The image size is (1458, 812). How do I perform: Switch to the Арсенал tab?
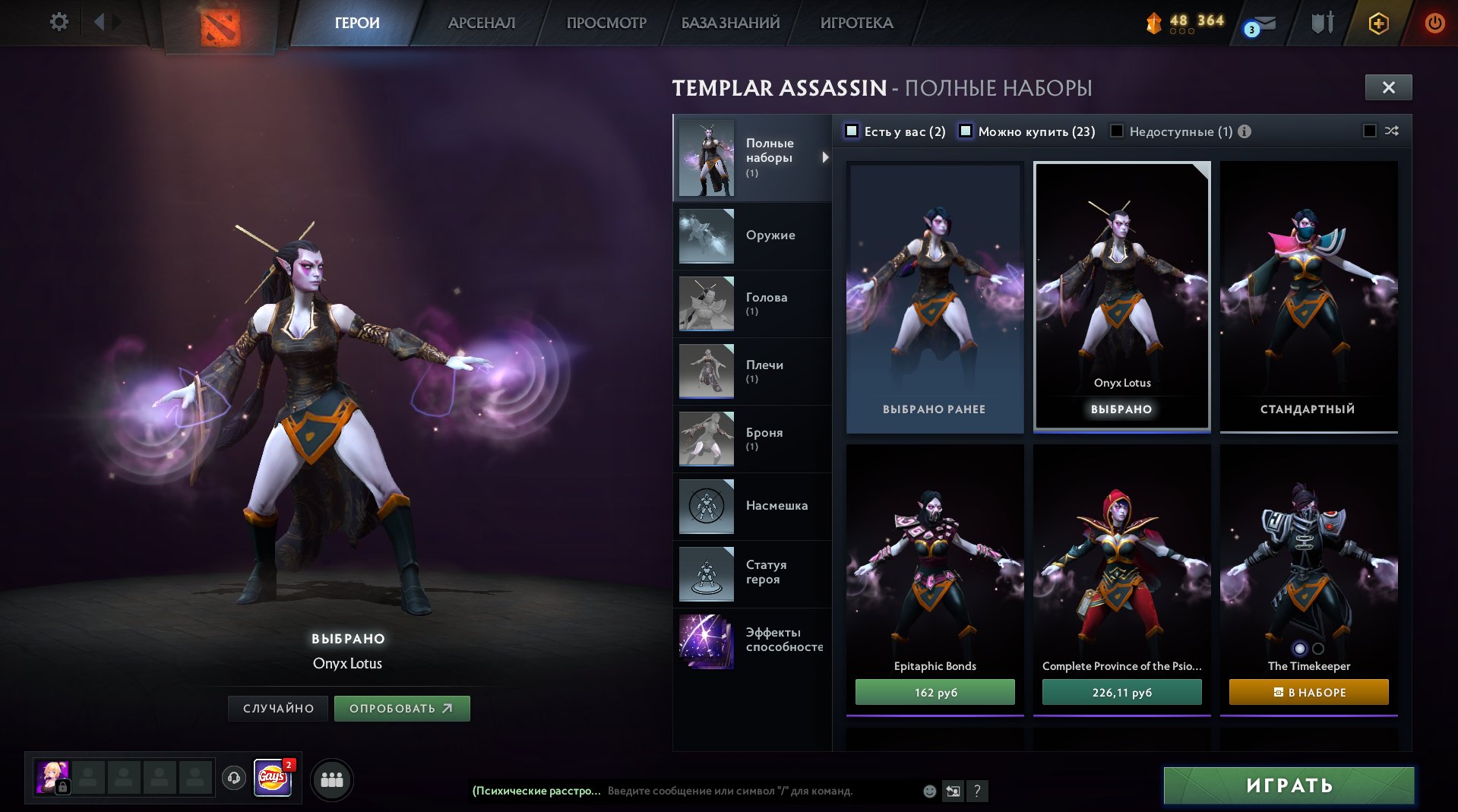[481, 23]
